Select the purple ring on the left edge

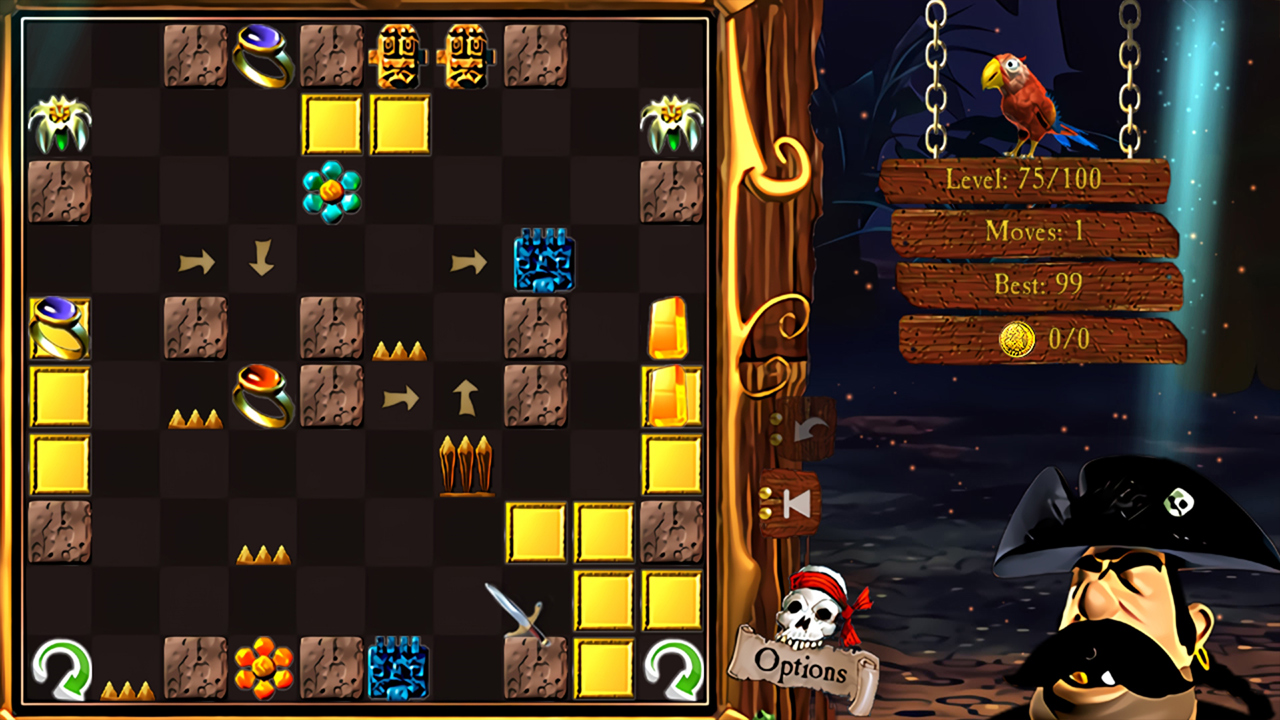click(x=60, y=328)
